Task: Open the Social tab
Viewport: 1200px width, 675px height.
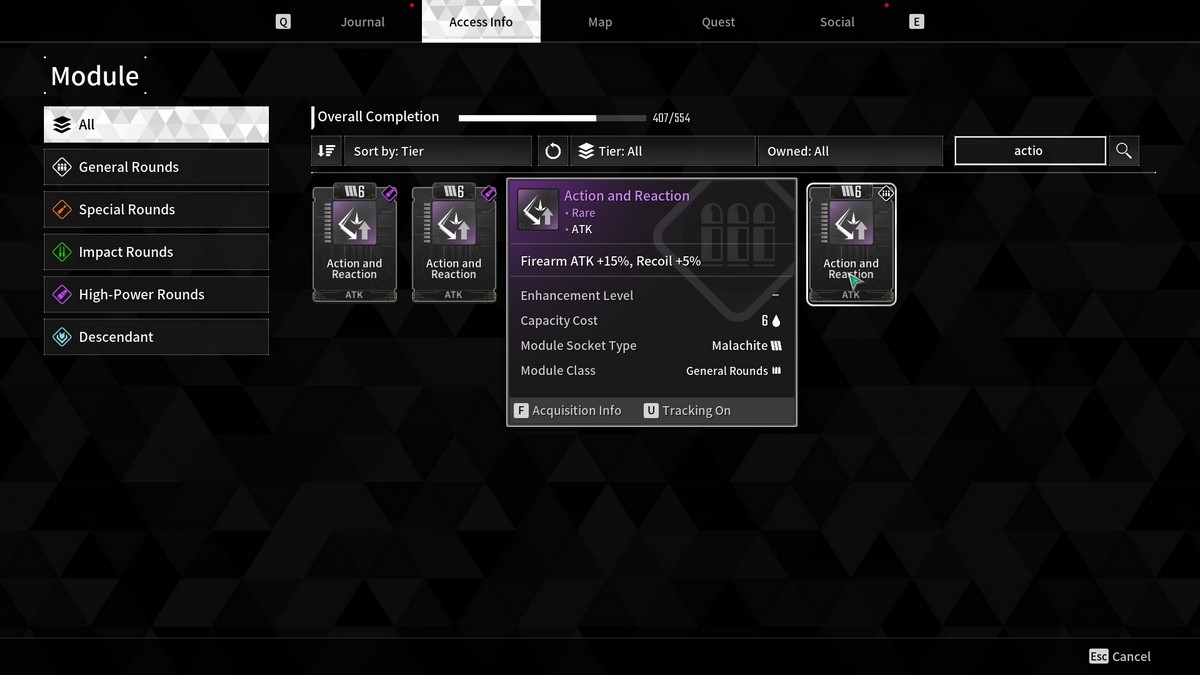Action: pyautogui.click(x=837, y=22)
